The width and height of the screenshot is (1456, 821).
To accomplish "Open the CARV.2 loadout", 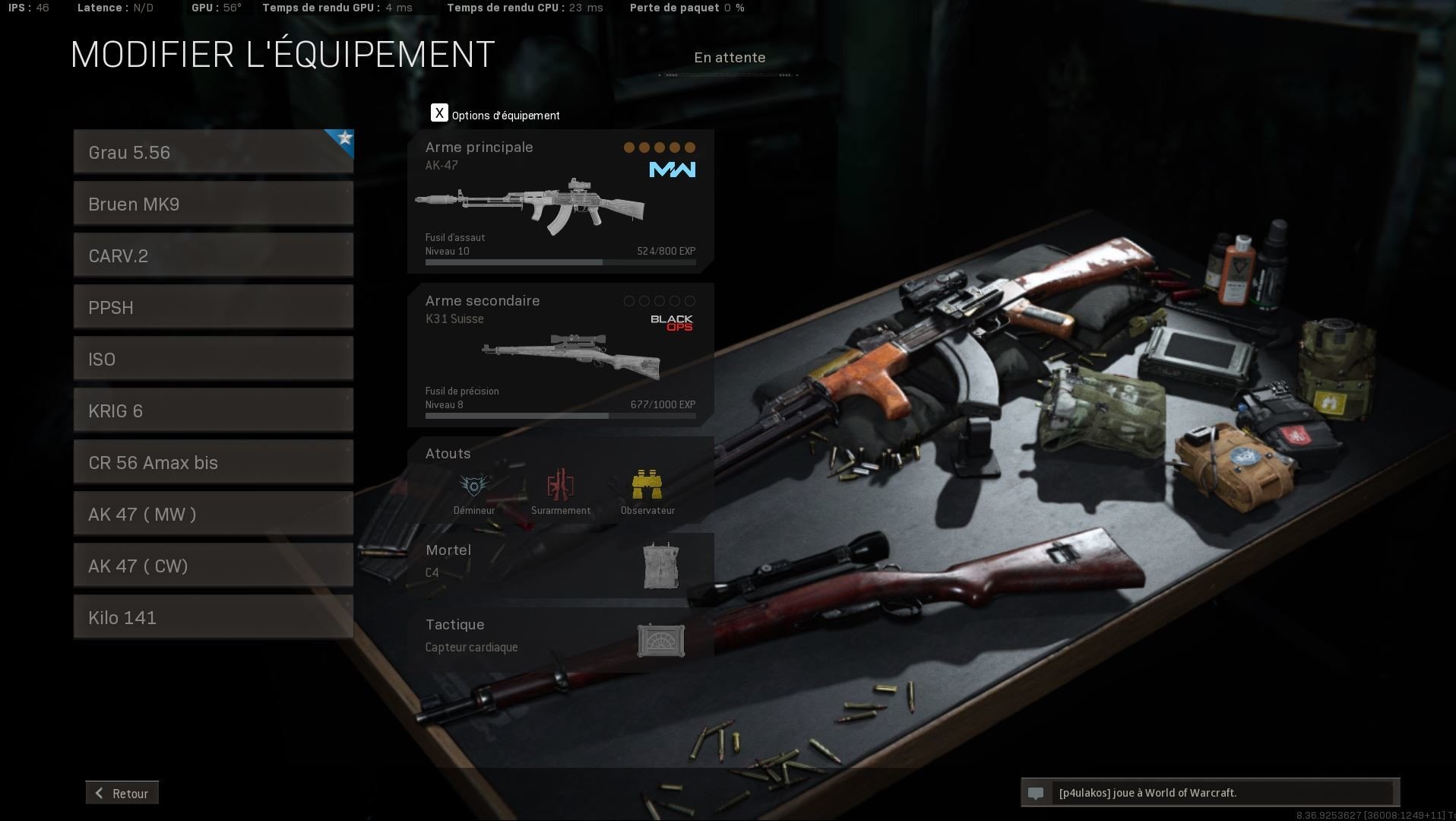I will [213, 255].
